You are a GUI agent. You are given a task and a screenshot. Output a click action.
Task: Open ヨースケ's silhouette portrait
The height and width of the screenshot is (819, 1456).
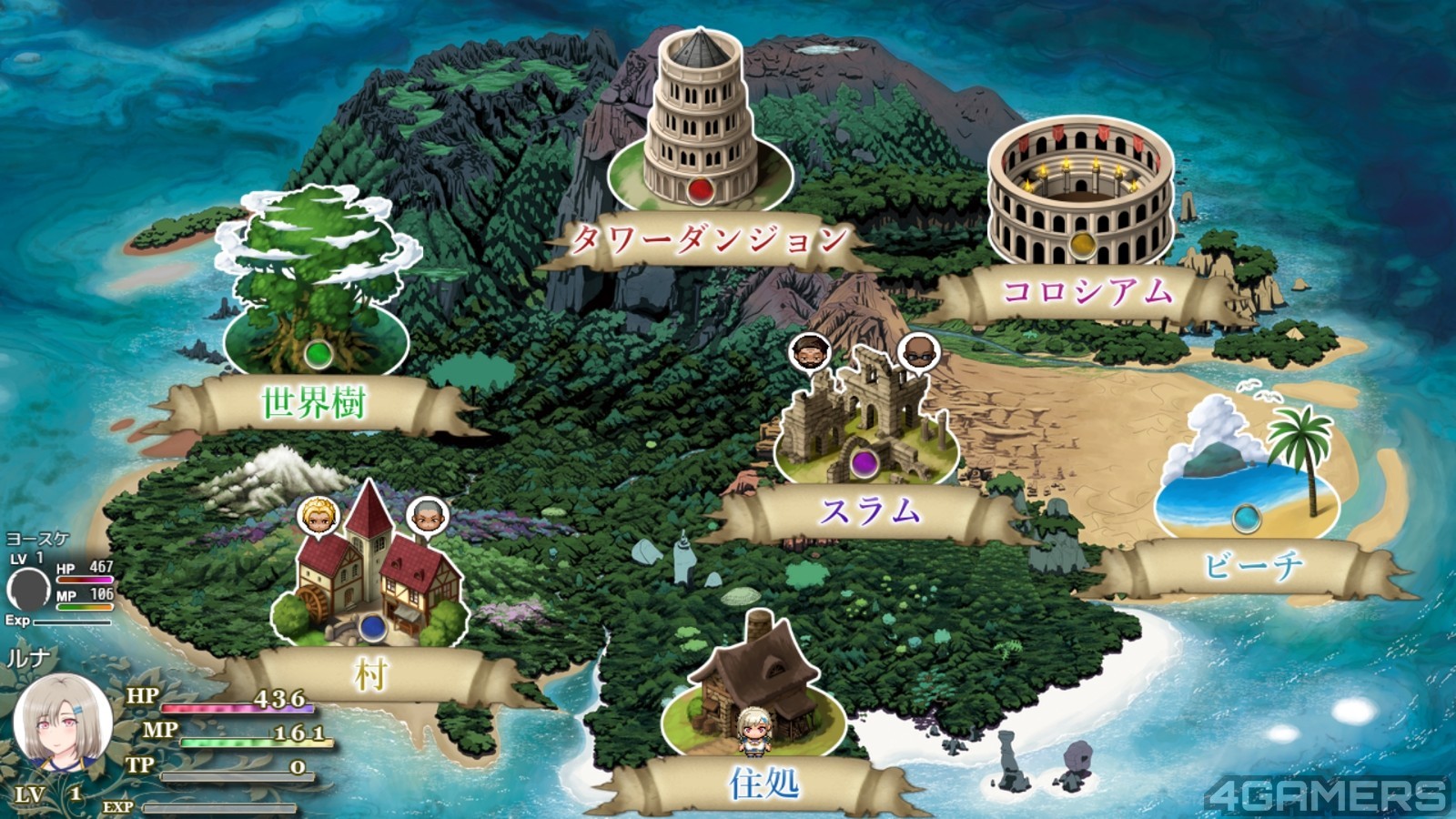[x=28, y=588]
